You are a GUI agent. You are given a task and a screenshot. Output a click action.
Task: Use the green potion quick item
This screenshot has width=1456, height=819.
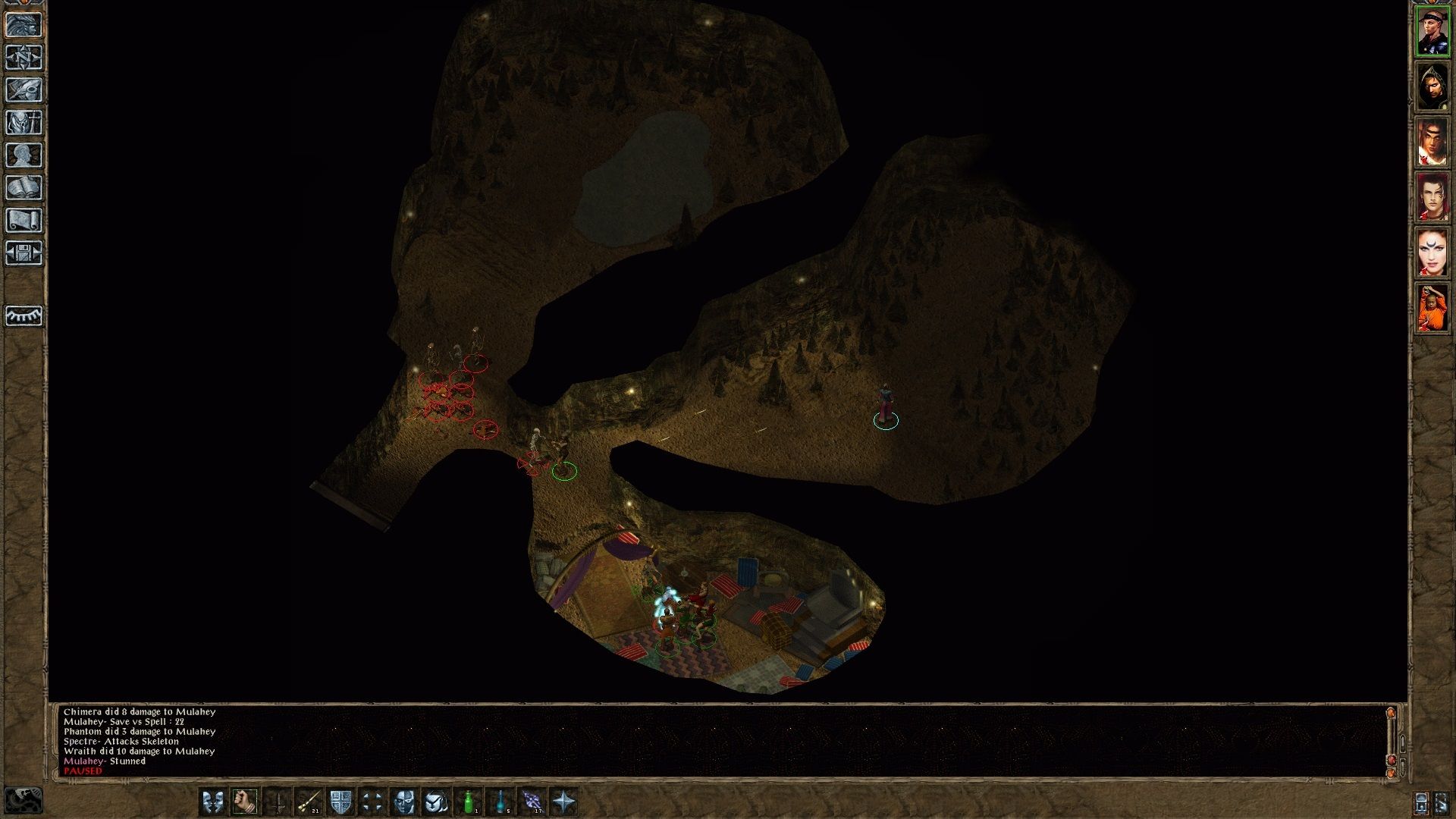[469, 802]
